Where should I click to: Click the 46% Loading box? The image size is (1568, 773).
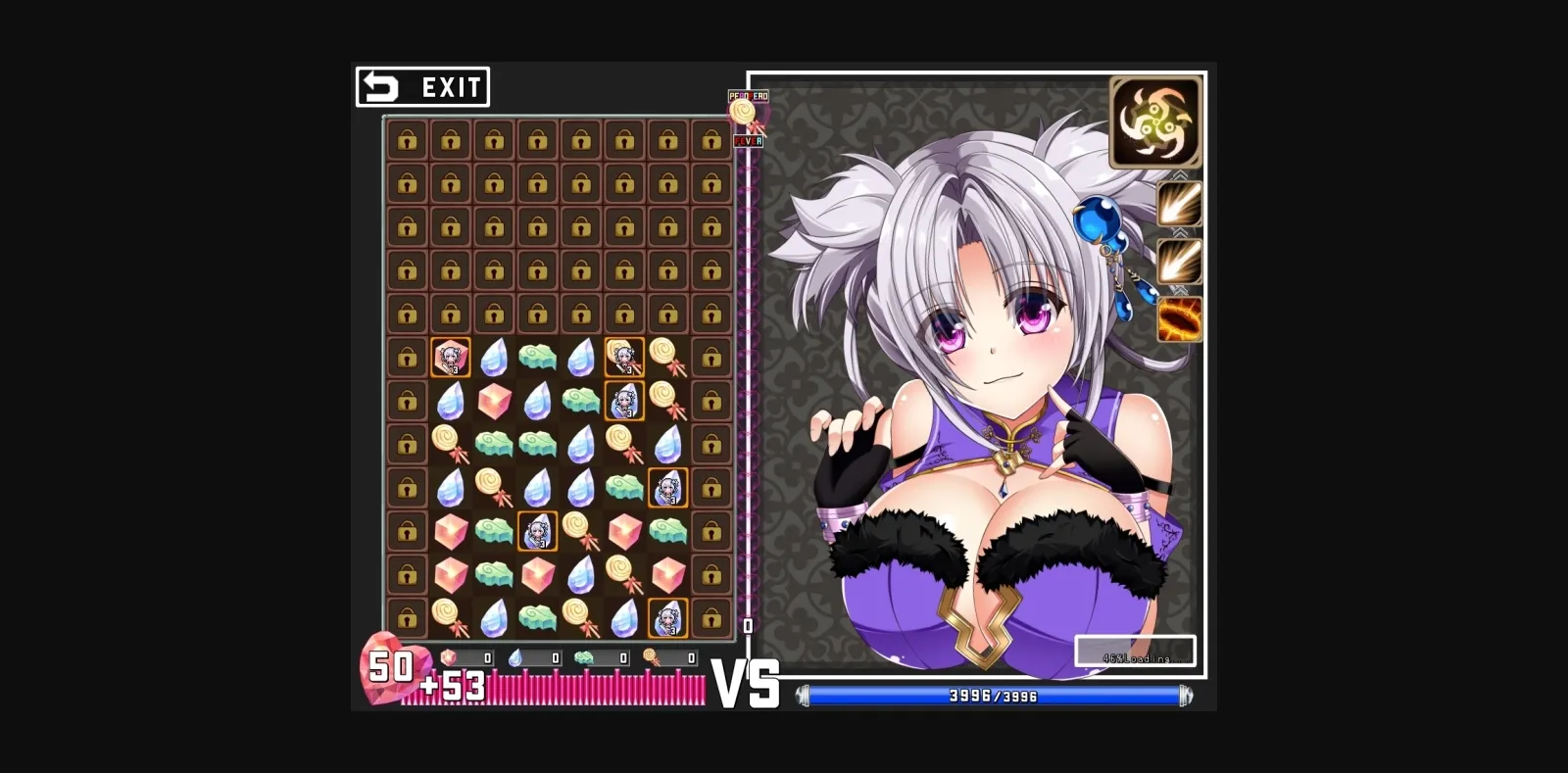pos(1135,649)
